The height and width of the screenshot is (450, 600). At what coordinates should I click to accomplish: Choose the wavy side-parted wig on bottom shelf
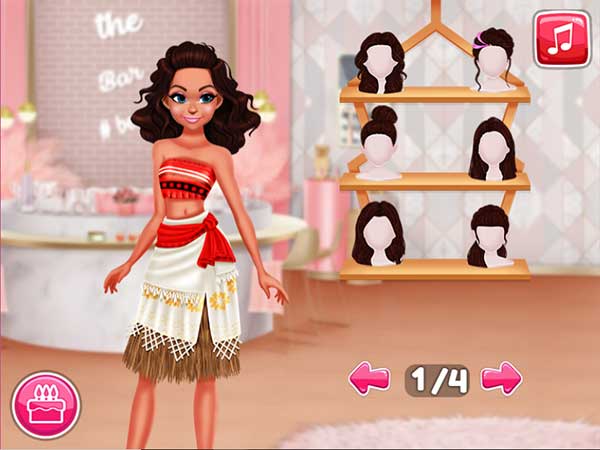point(380,235)
